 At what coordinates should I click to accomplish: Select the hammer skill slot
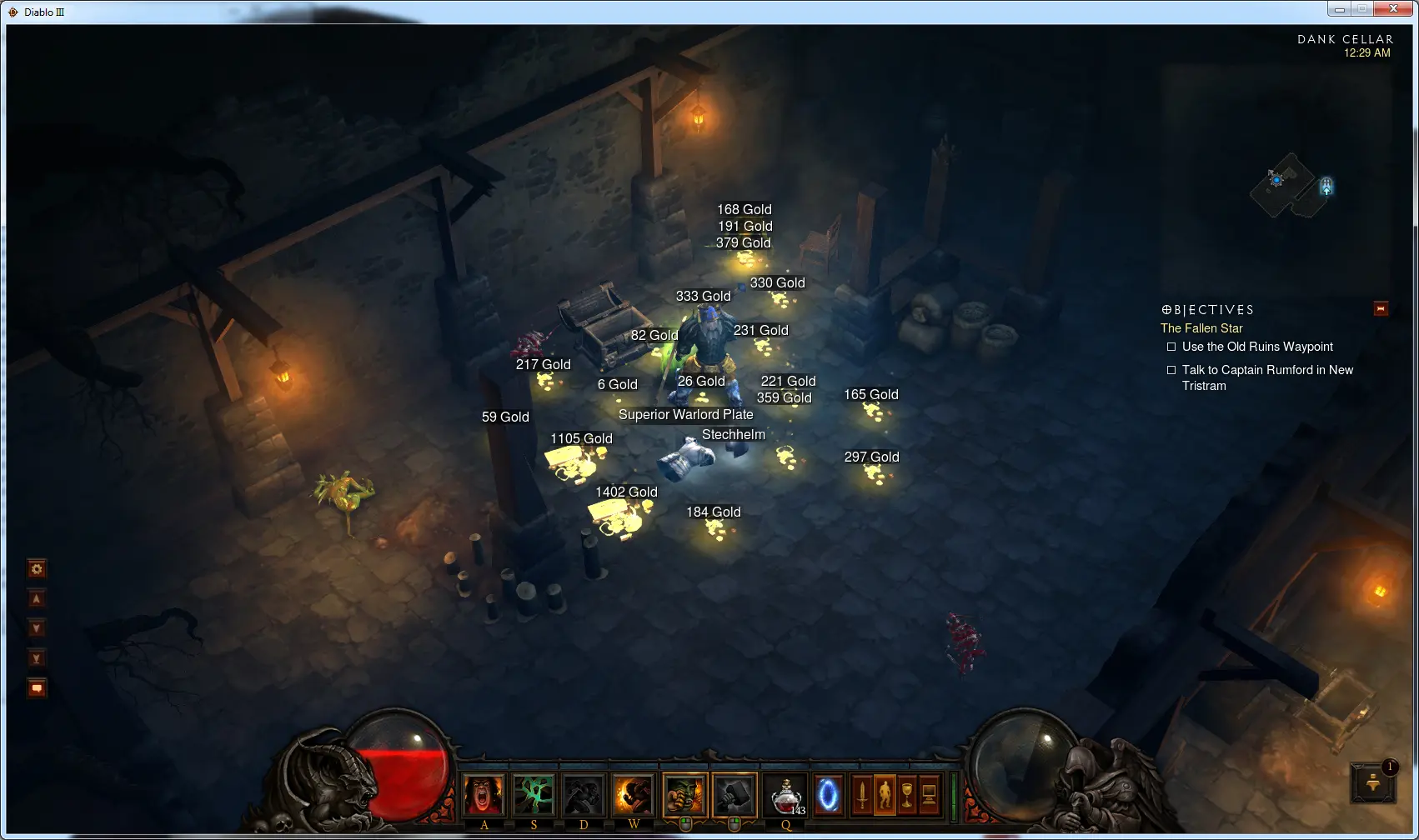coord(735,794)
